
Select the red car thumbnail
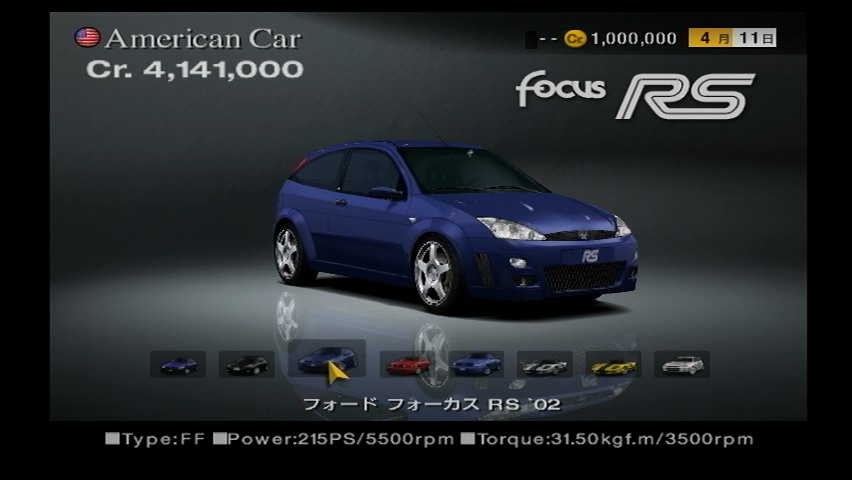point(407,364)
